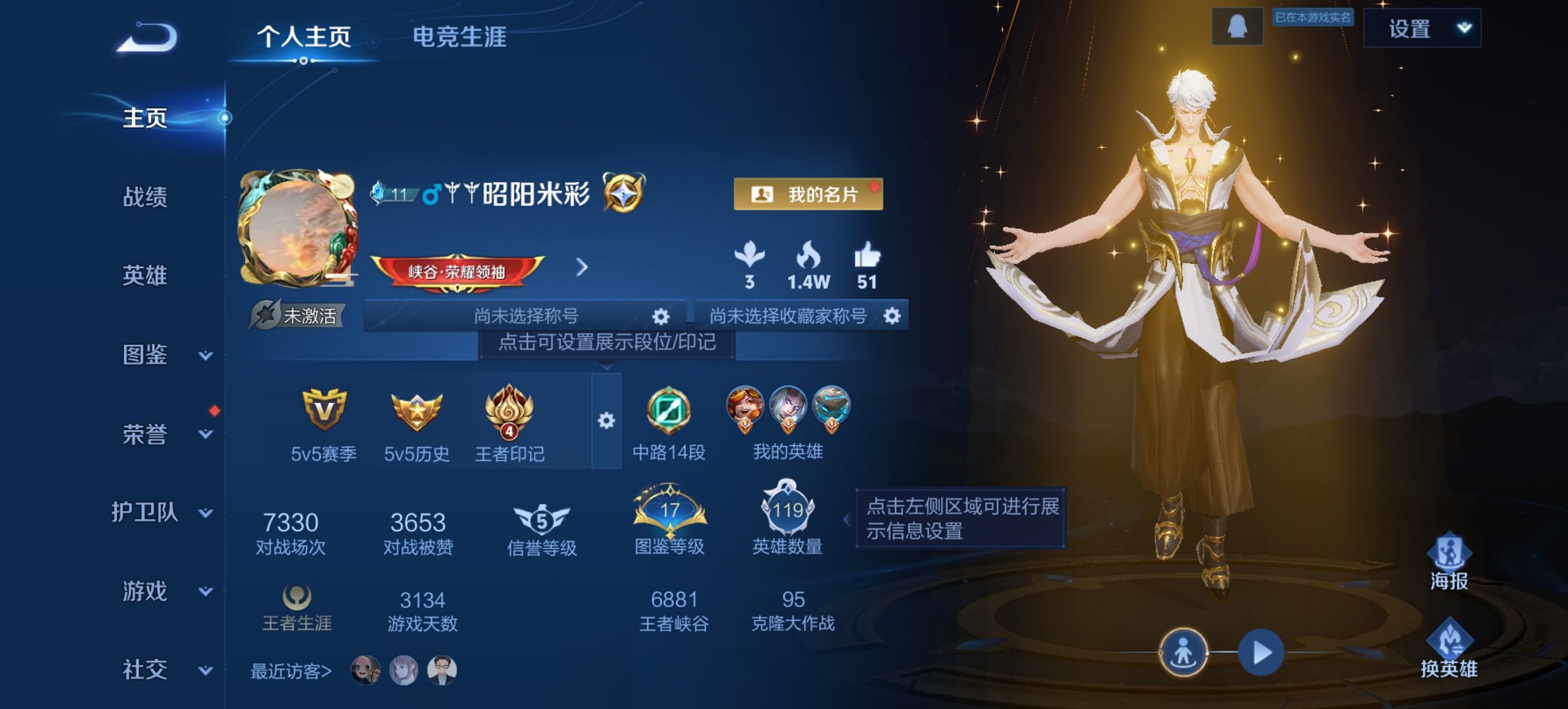Viewport: 1568px width, 709px height.
Task: Open gear next to 尚未选择称号
Action: [660, 316]
